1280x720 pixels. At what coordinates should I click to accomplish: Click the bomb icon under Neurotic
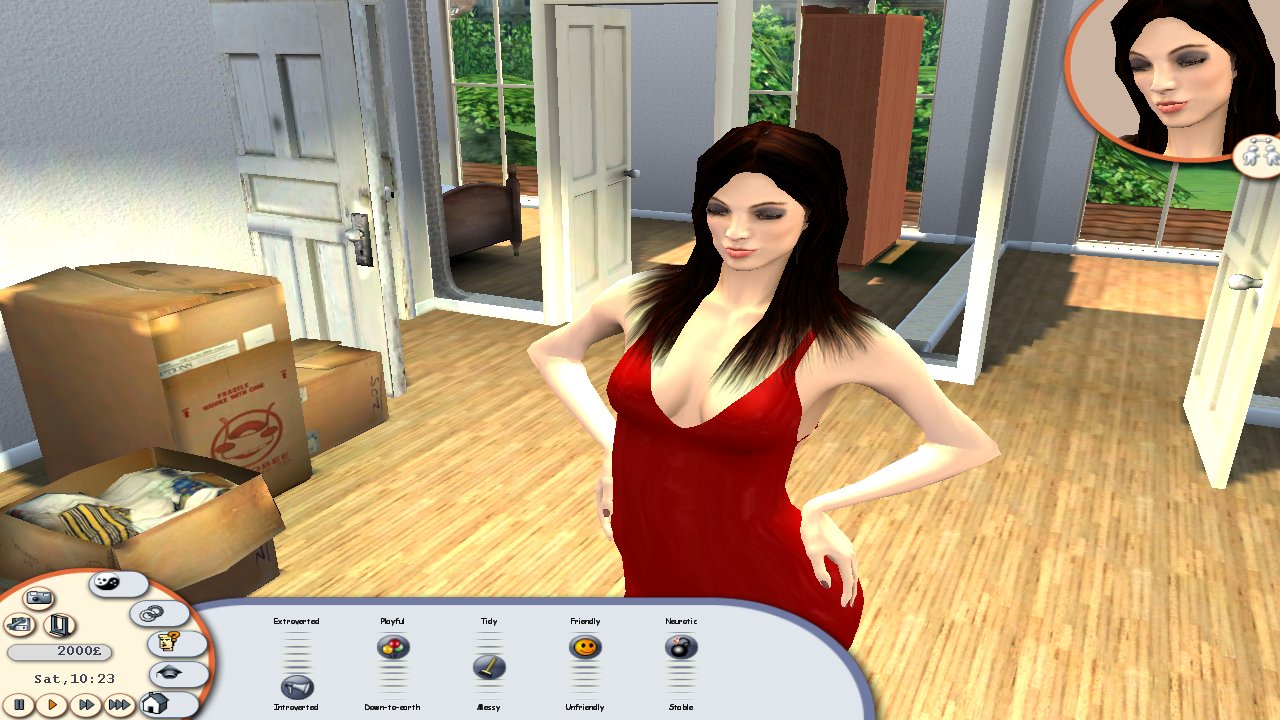pos(681,647)
